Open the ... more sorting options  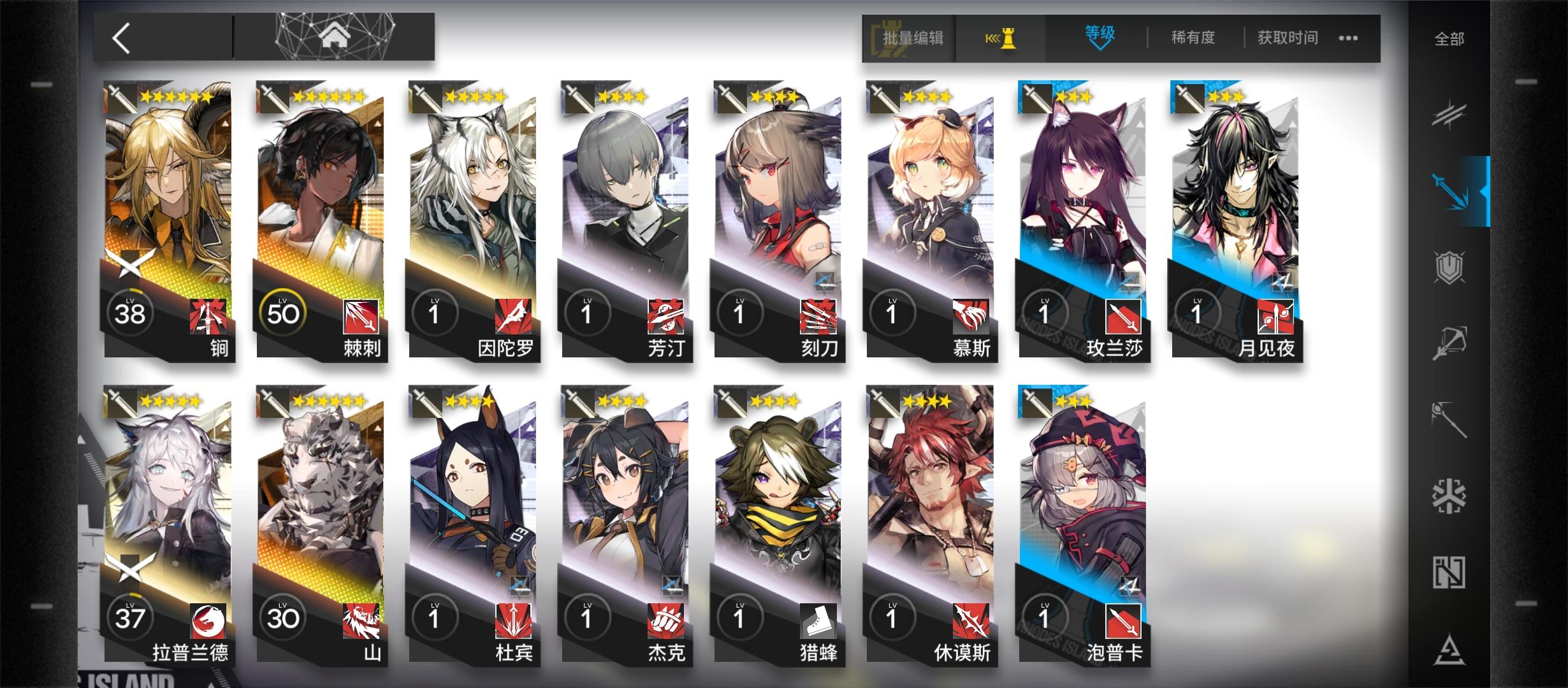(x=1348, y=38)
